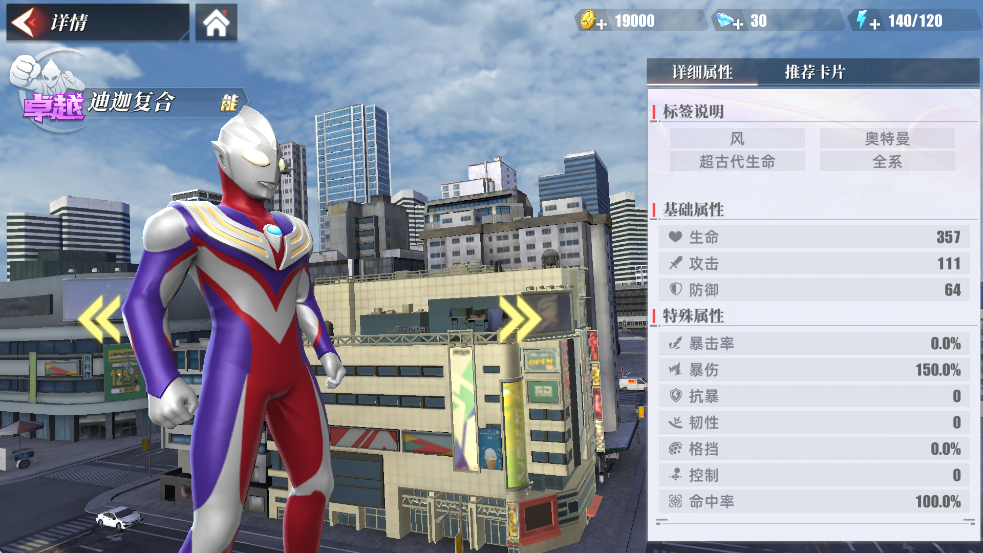The width and height of the screenshot is (983, 553).
Task: Go back using the 详情 arrow button
Action: pyautogui.click(x=29, y=22)
